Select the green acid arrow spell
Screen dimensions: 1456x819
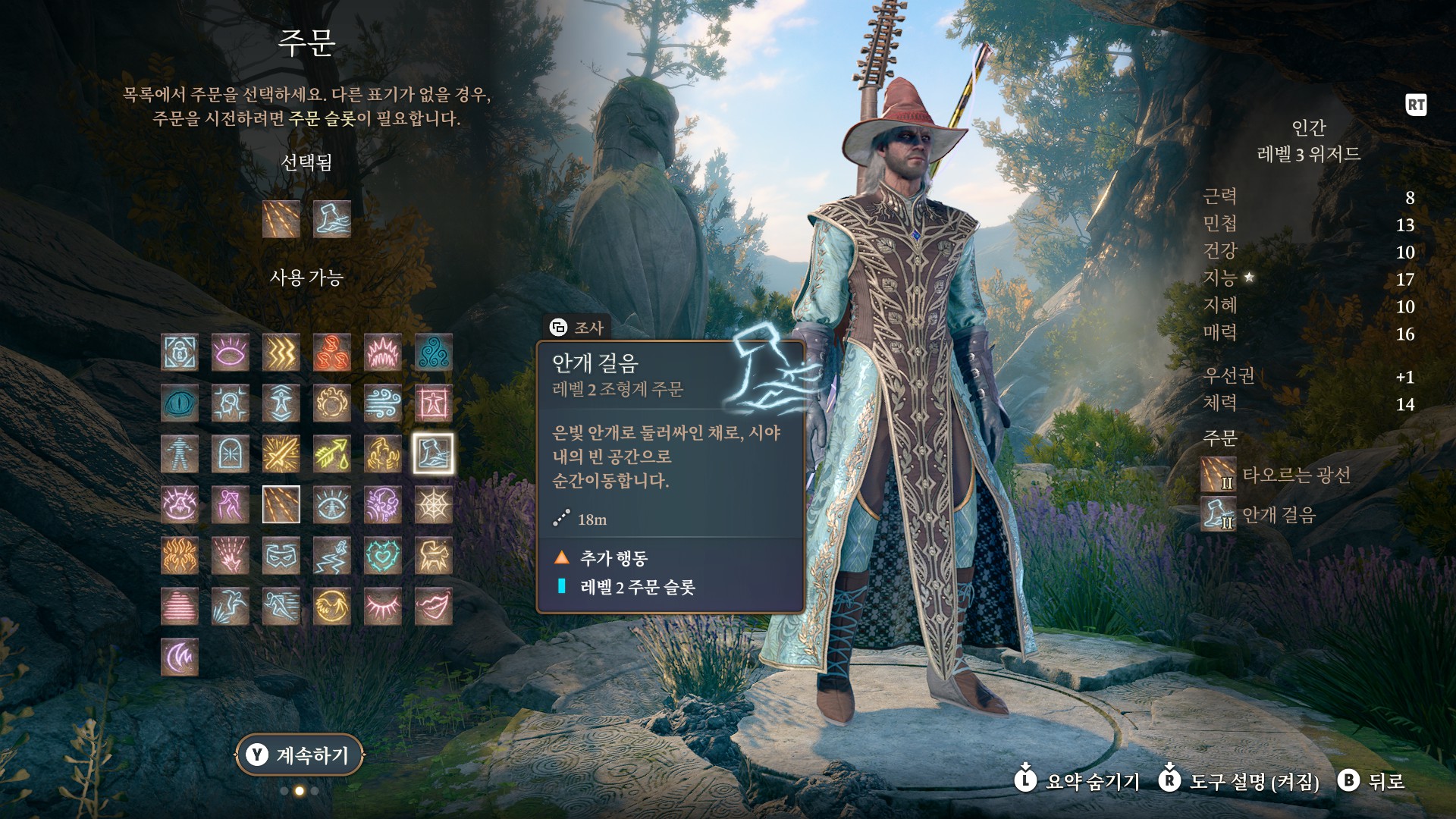point(332,454)
